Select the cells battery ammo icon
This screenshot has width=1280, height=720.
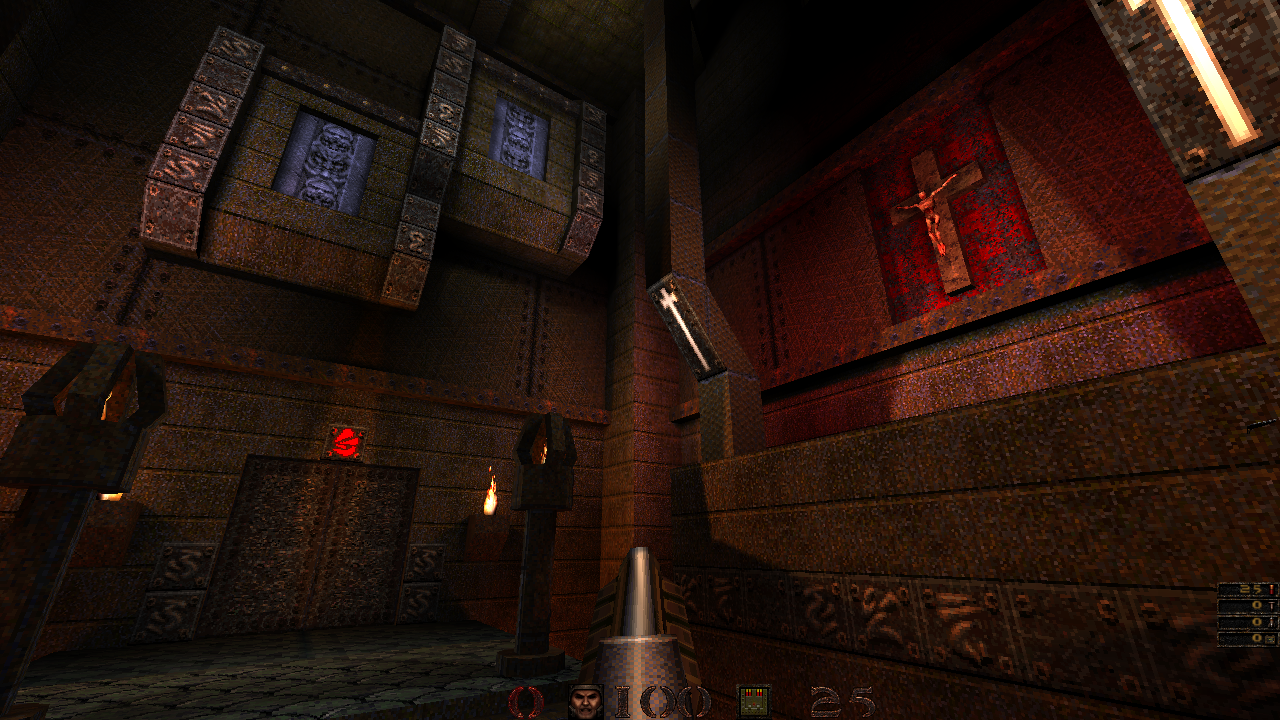[1272, 639]
